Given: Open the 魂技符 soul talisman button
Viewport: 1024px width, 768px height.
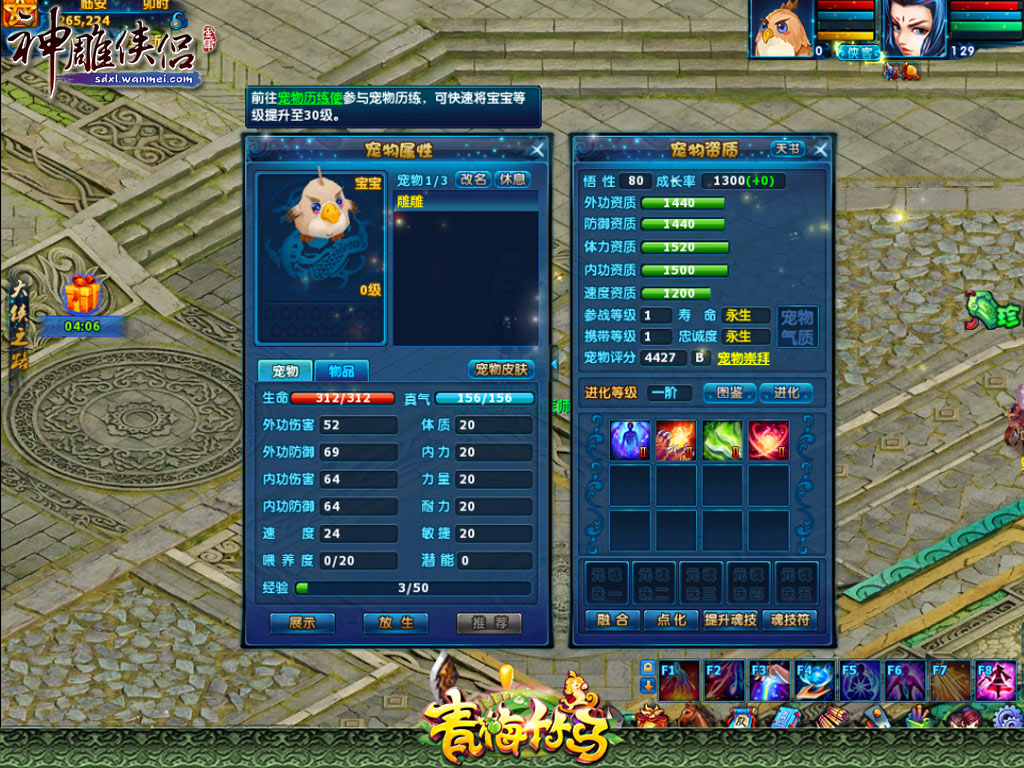Looking at the screenshot, I should 789,620.
